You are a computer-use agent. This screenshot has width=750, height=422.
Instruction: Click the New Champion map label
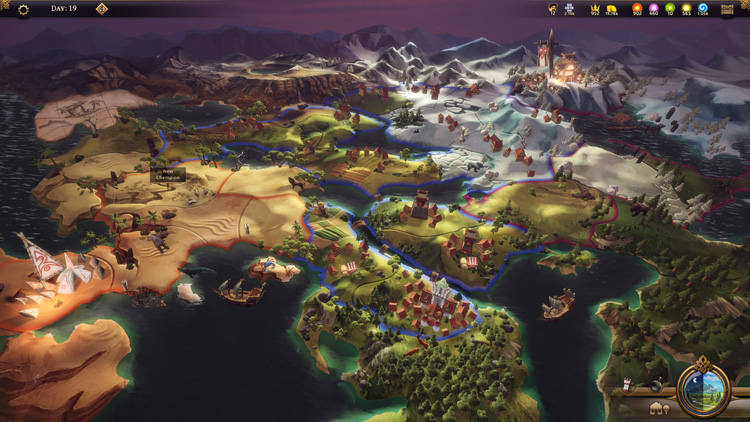[x=167, y=175]
